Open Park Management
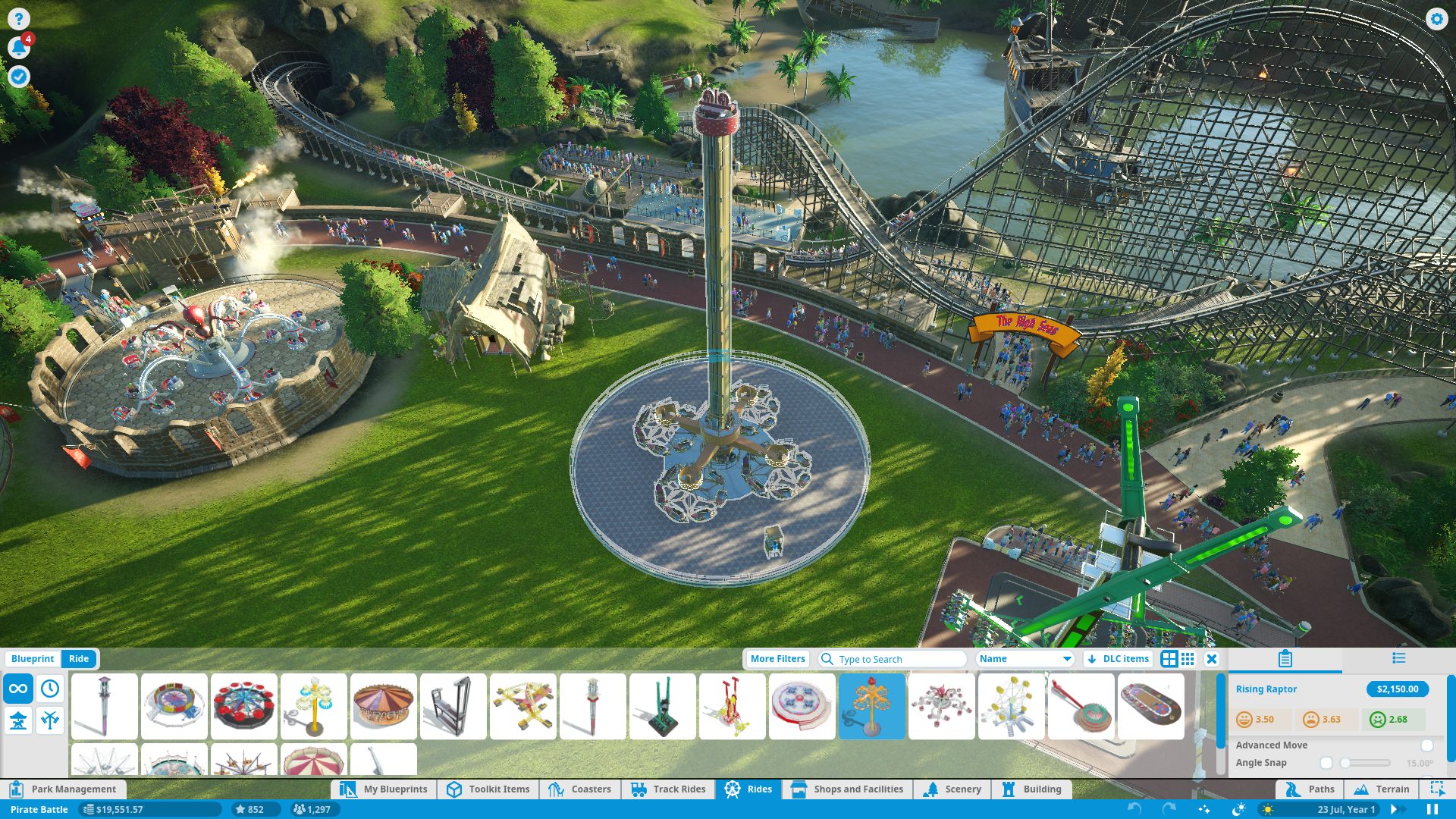 [x=64, y=789]
